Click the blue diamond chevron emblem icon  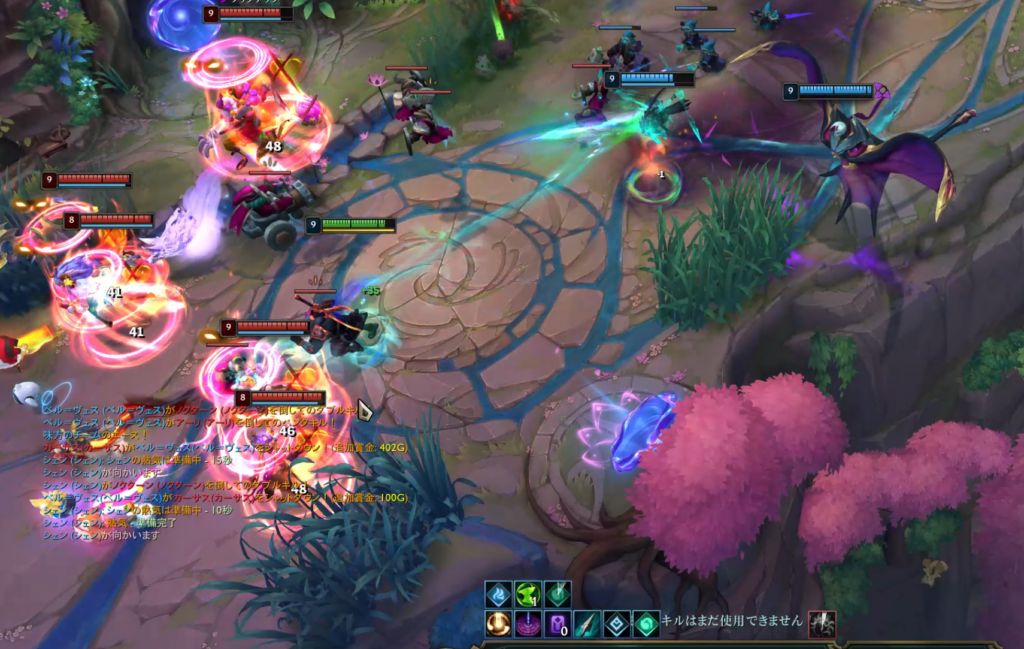click(x=617, y=625)
